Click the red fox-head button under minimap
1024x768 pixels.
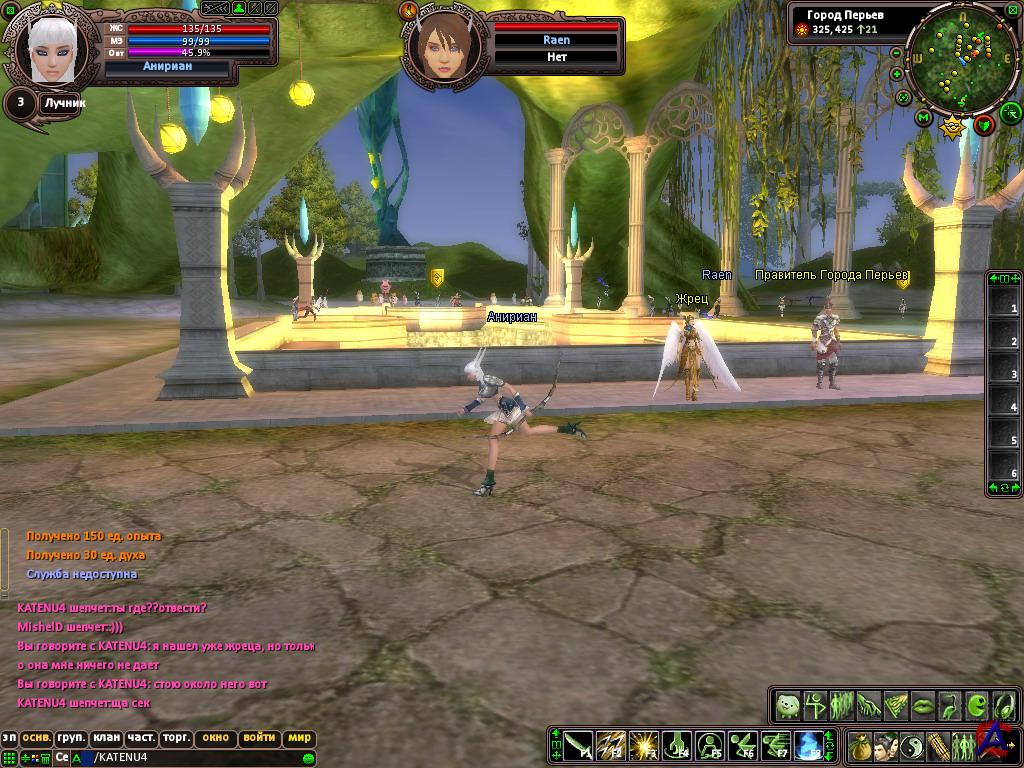pos(984,124)
